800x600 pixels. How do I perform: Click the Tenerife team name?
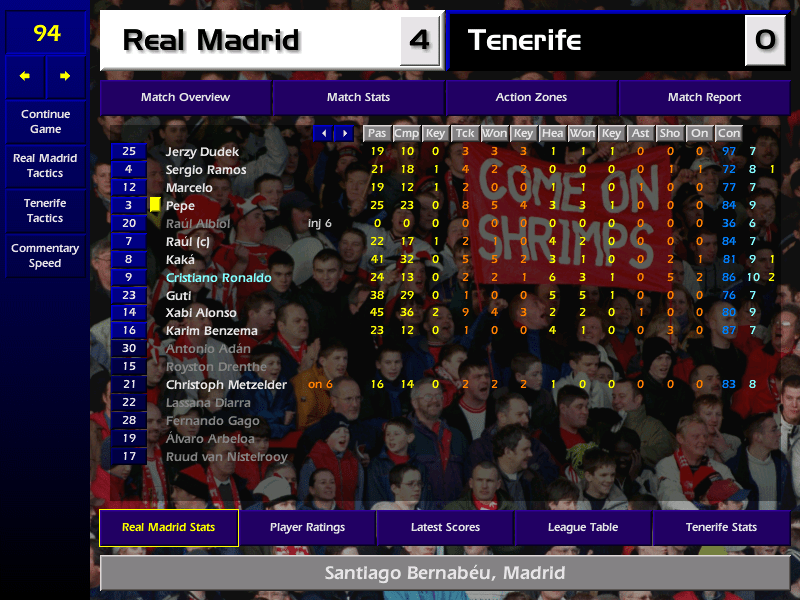pyautogui.click(x=524, y=41)
